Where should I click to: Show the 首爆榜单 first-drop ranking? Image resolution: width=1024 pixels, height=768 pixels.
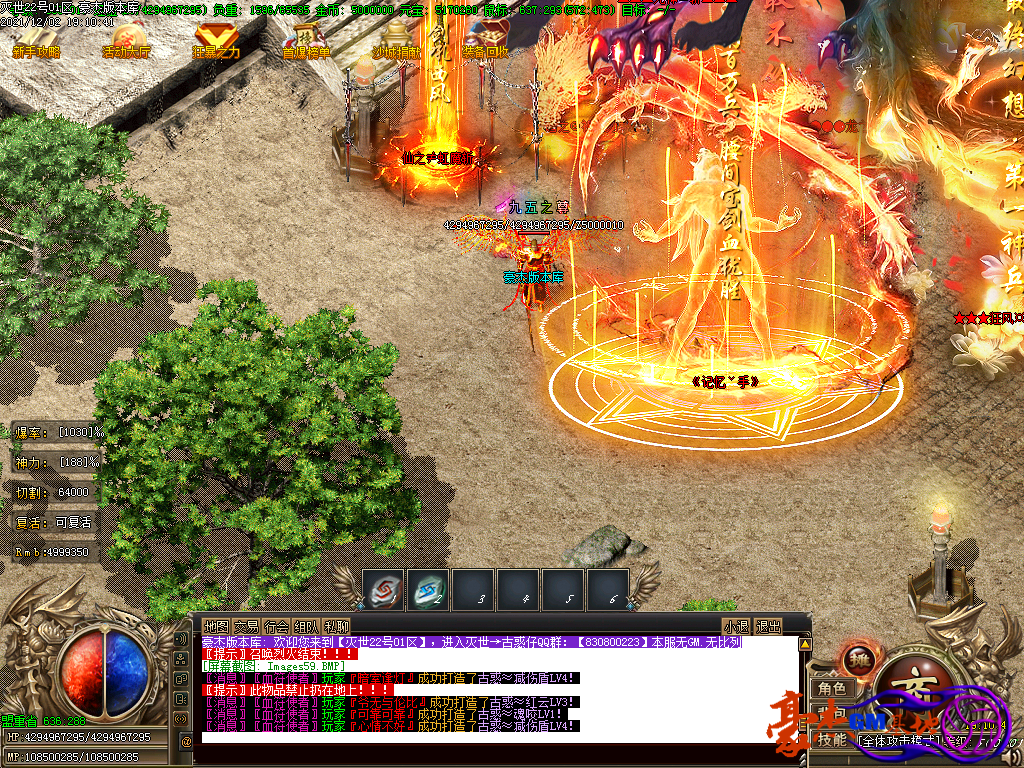307,38
